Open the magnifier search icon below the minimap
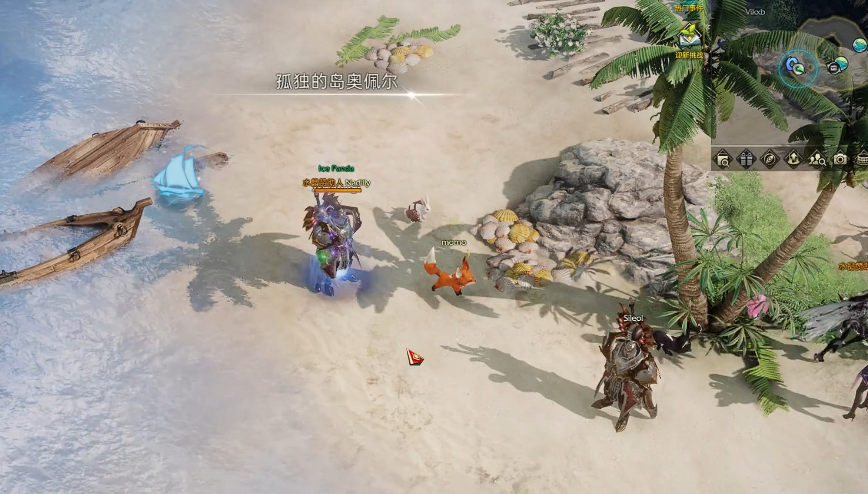Viewport: 868px width, 494px height. tap(722, 158)
